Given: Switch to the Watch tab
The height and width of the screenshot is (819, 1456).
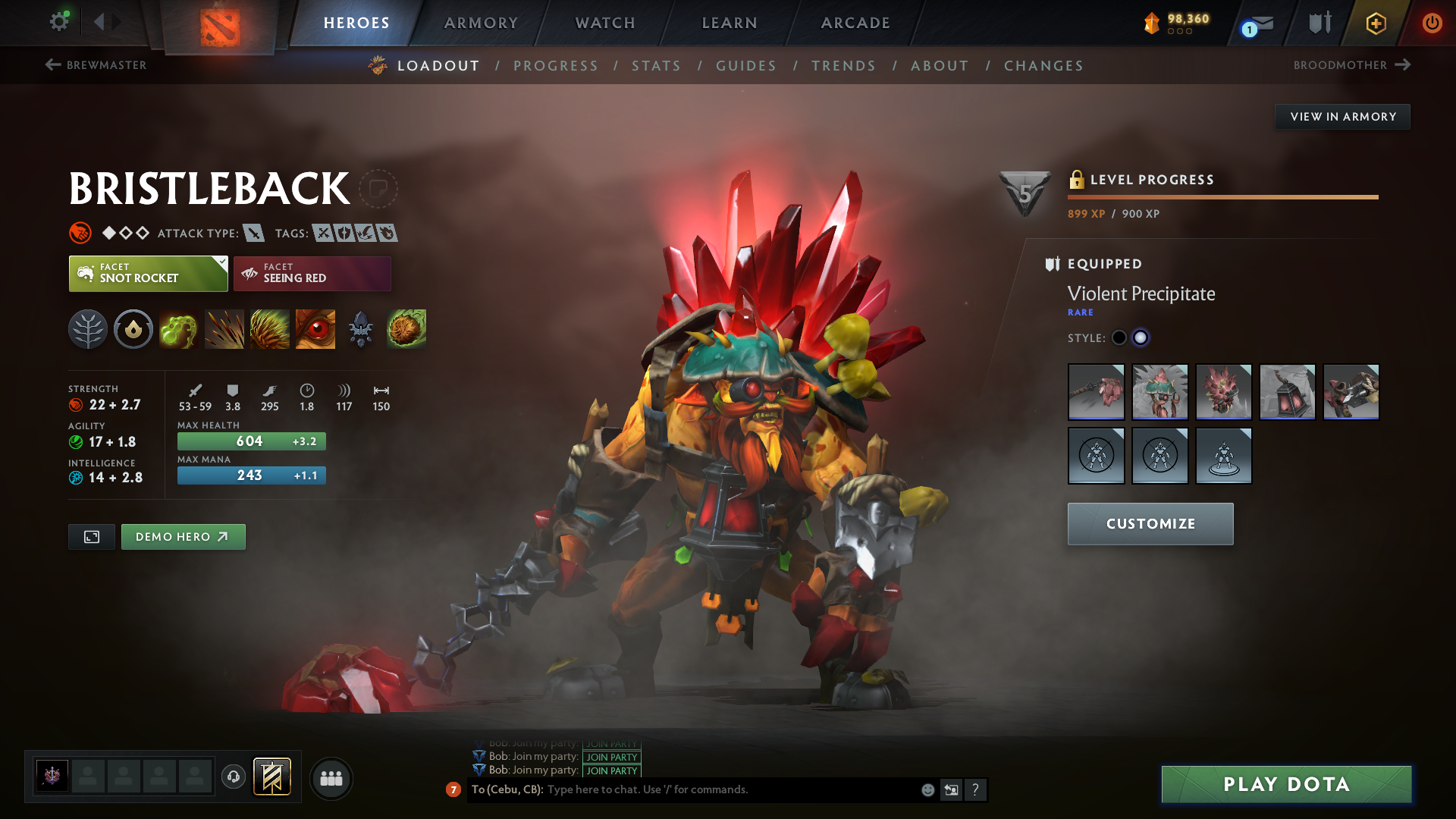Looking at the screenshot, I should point(605,23).
